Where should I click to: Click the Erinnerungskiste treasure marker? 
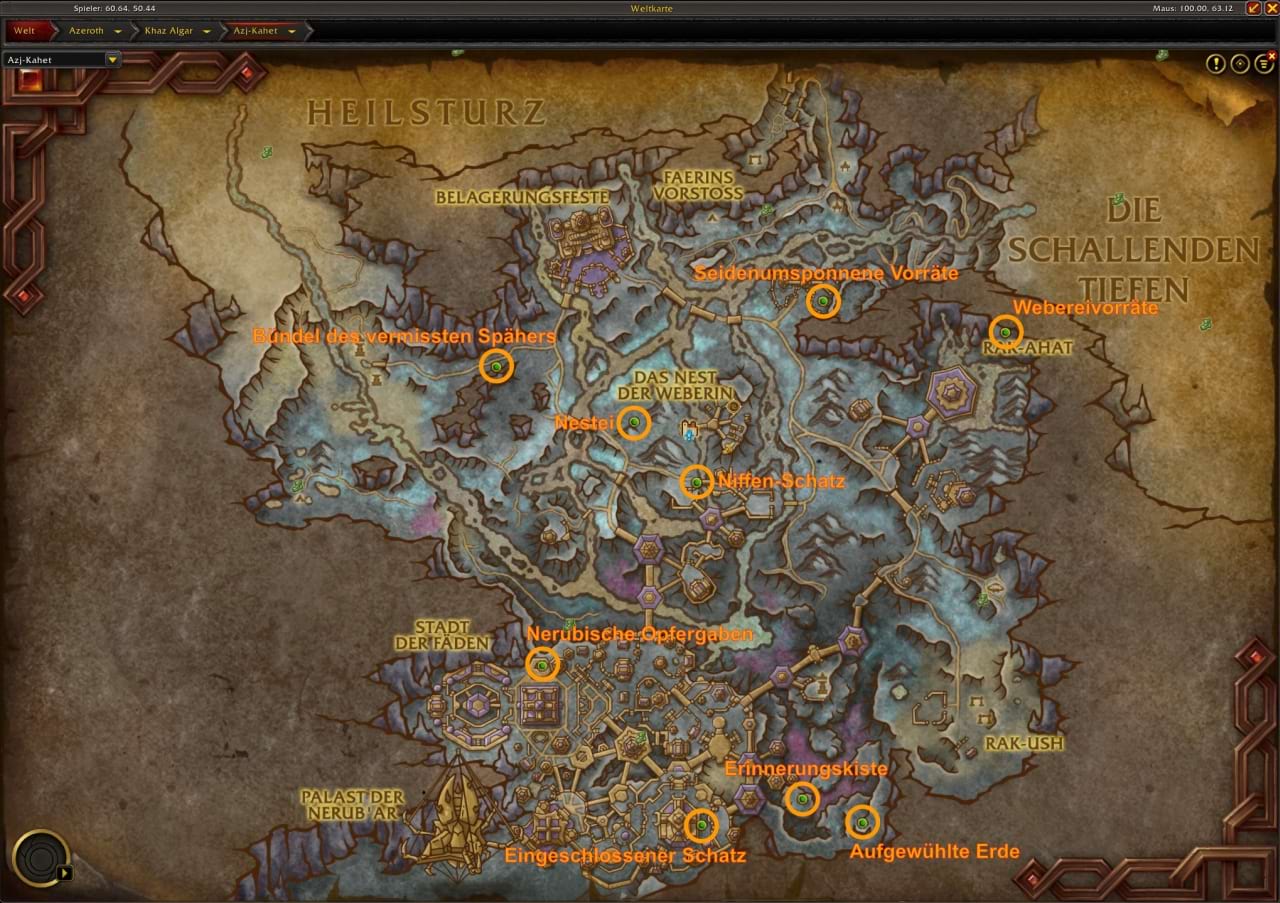click(802, 798)
